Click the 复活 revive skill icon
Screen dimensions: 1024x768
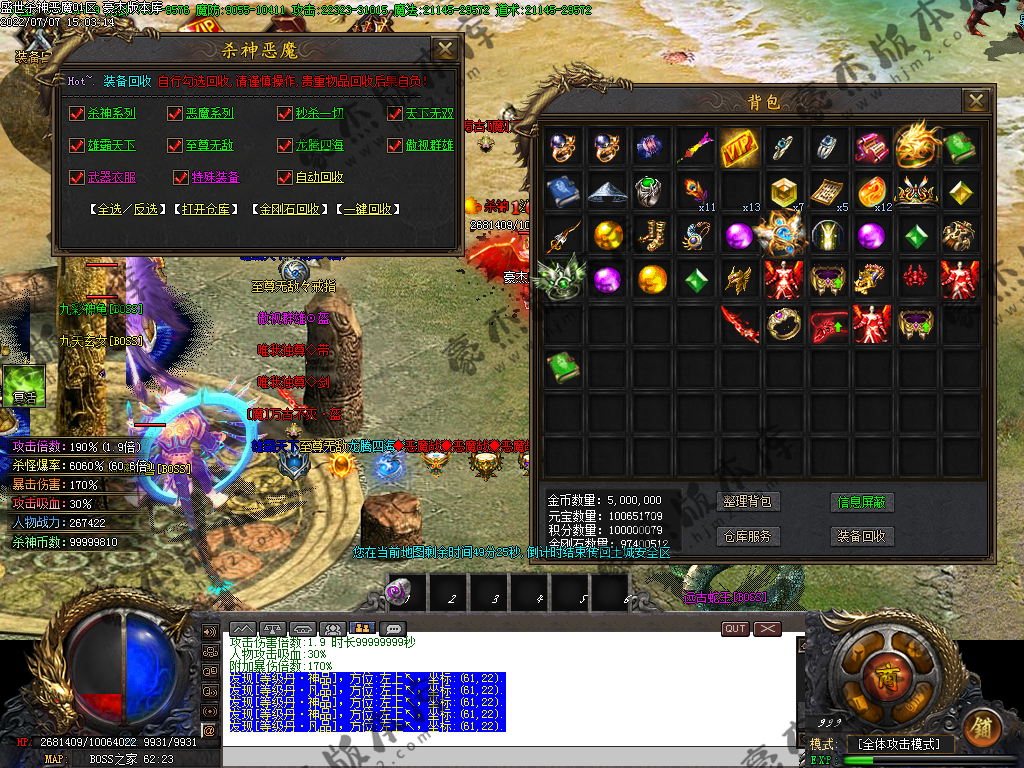(x=24, y=385)
